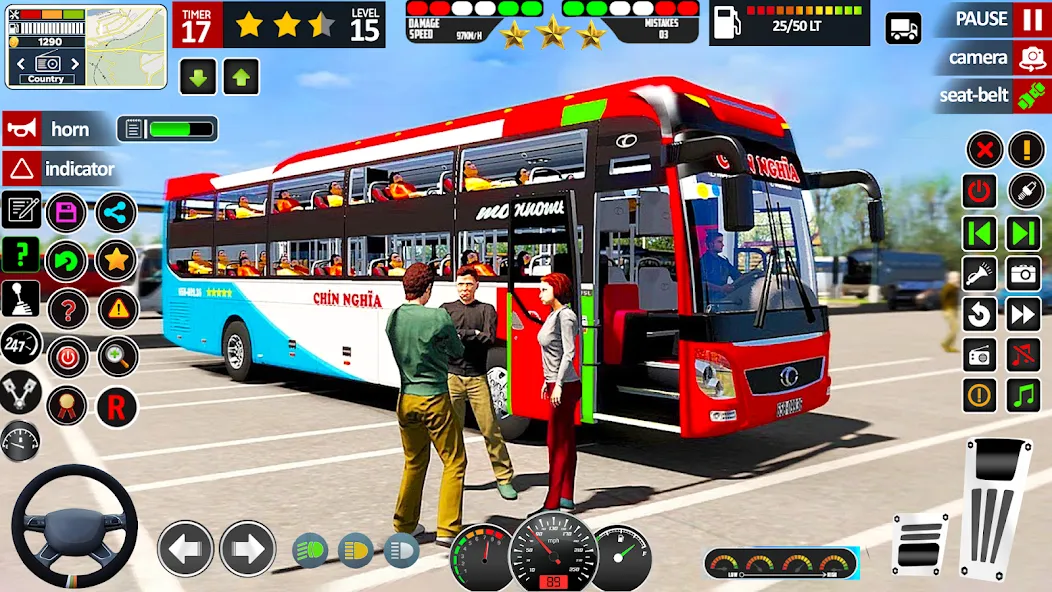Step on the accelerator pedal
Viewport: 1052px width, 592px height.
coord(995,505)
